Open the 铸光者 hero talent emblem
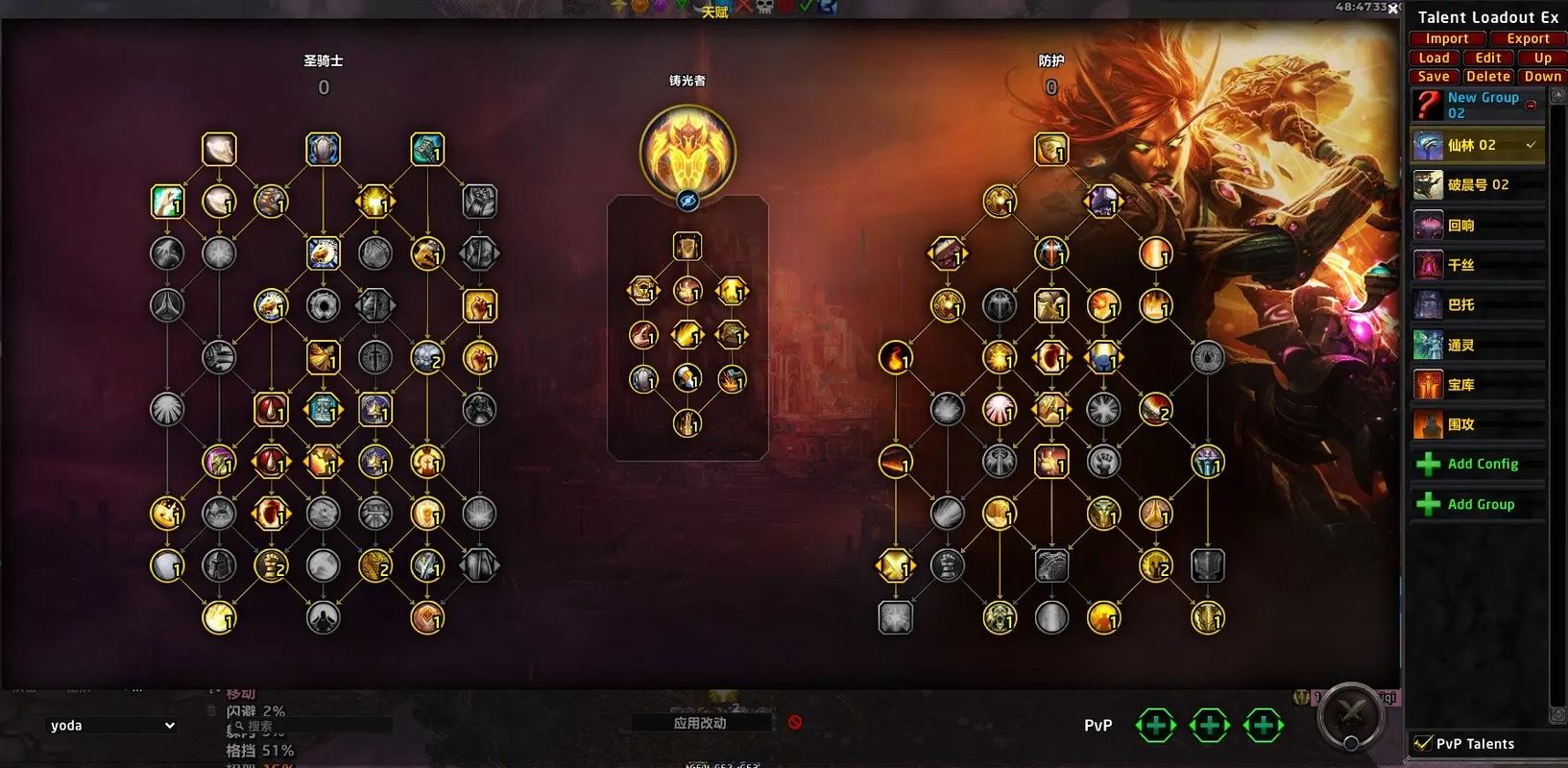Viewport: 1568px width, 768px height. pos(688,151)
